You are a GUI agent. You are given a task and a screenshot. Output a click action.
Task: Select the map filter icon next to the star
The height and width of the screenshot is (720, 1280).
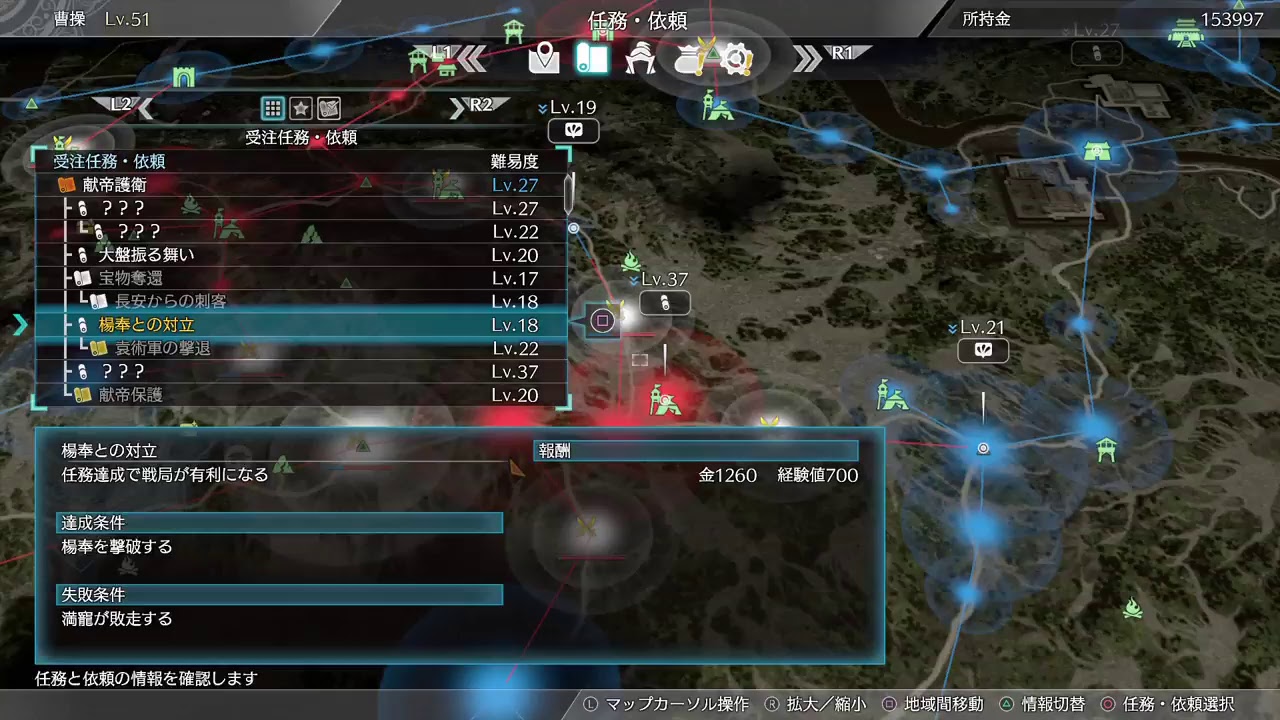tap(328, 108)
